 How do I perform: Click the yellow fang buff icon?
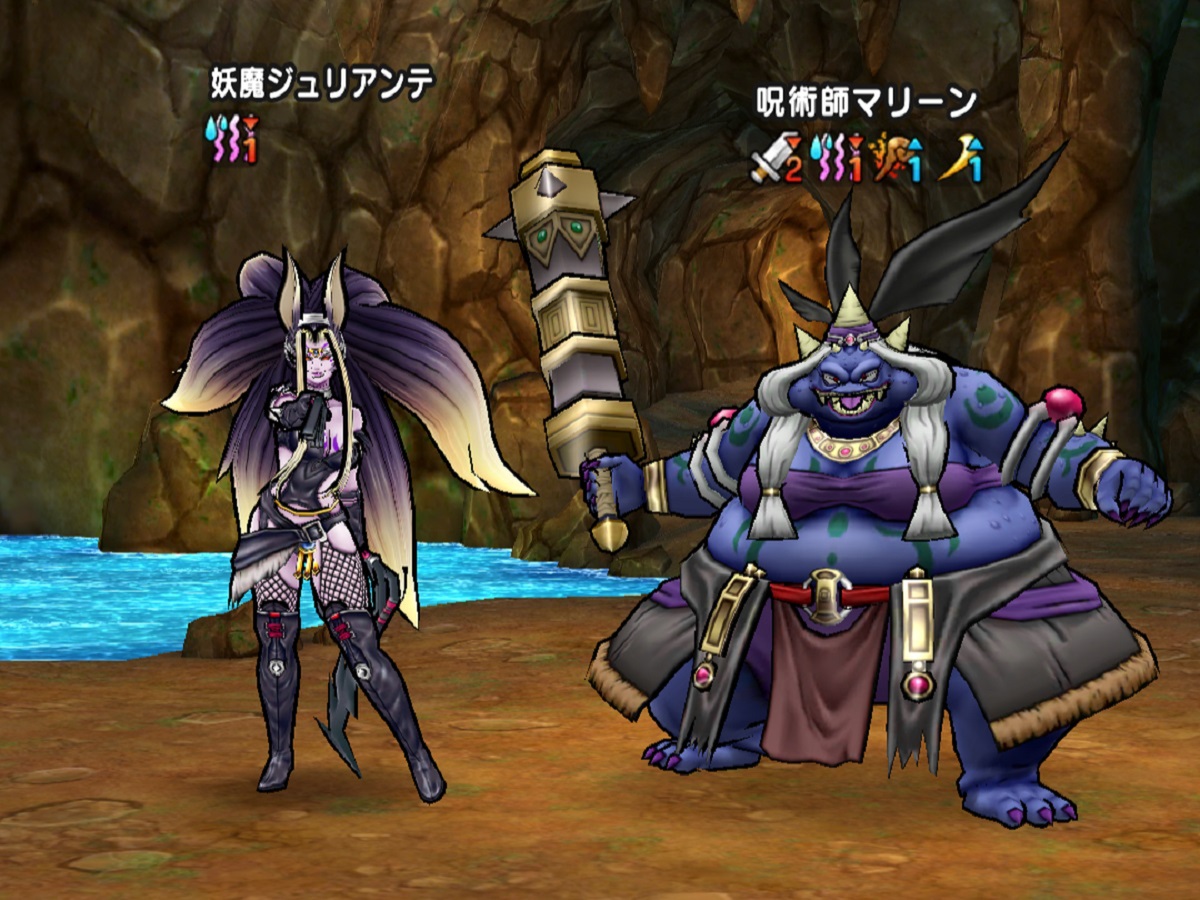coord(960,160)
